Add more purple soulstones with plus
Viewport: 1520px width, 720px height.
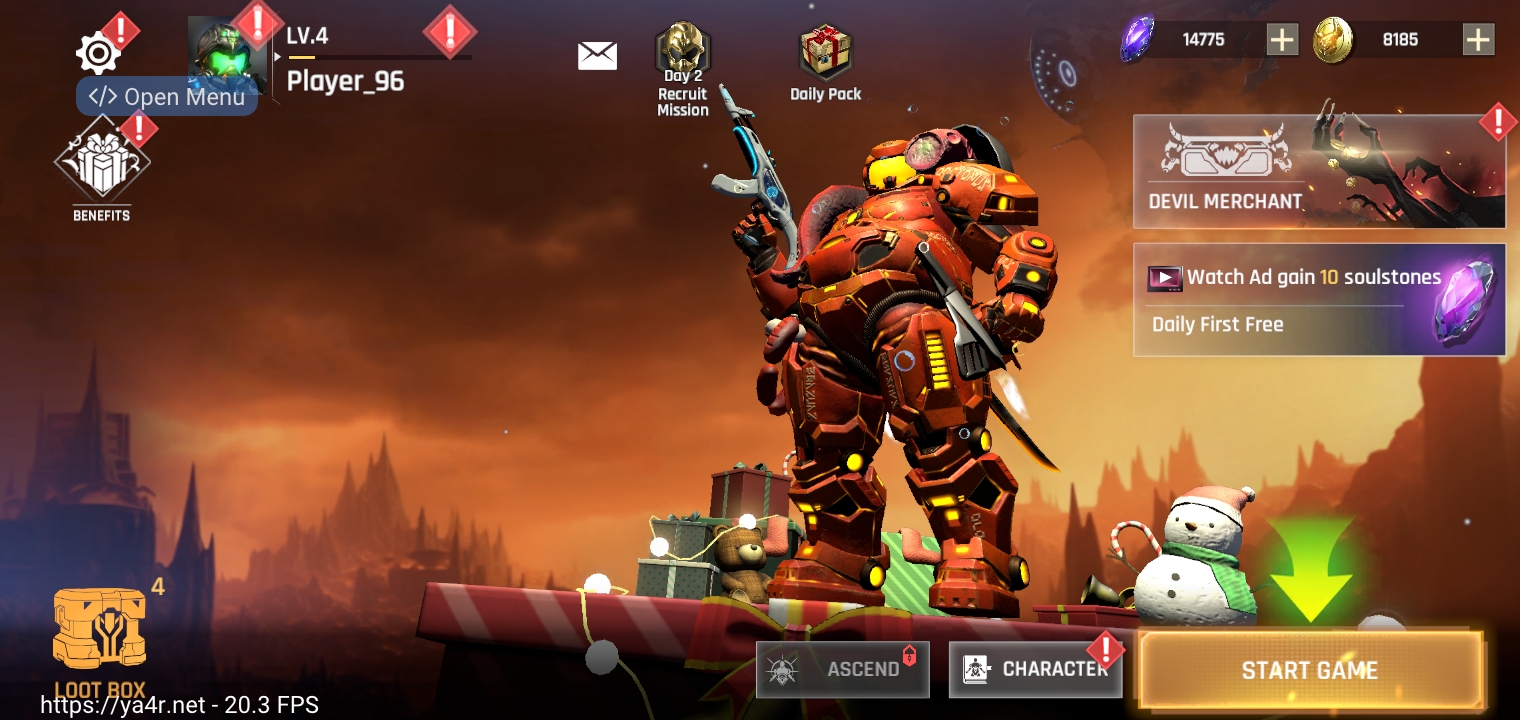click(1282, 40)
